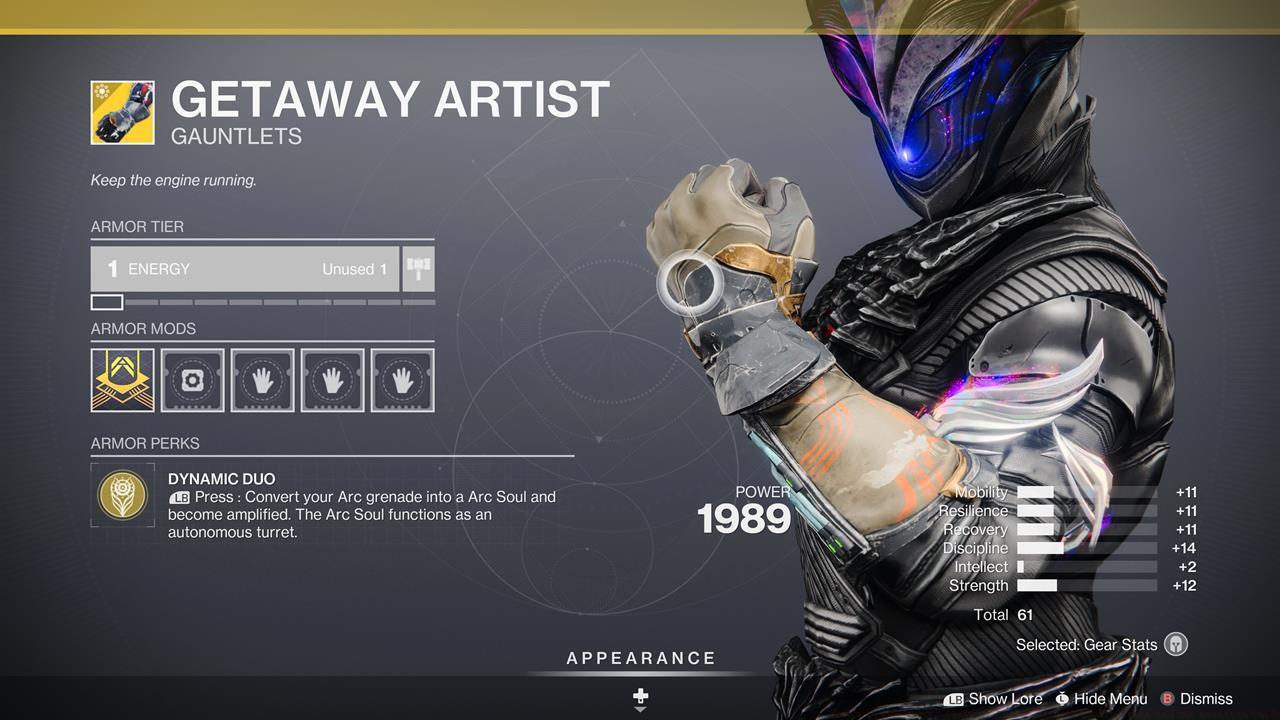Image resolution: width=1280 pixels, height=720 pixels.
Task: Expand the Appearance section
Action: tap(640, 658)
